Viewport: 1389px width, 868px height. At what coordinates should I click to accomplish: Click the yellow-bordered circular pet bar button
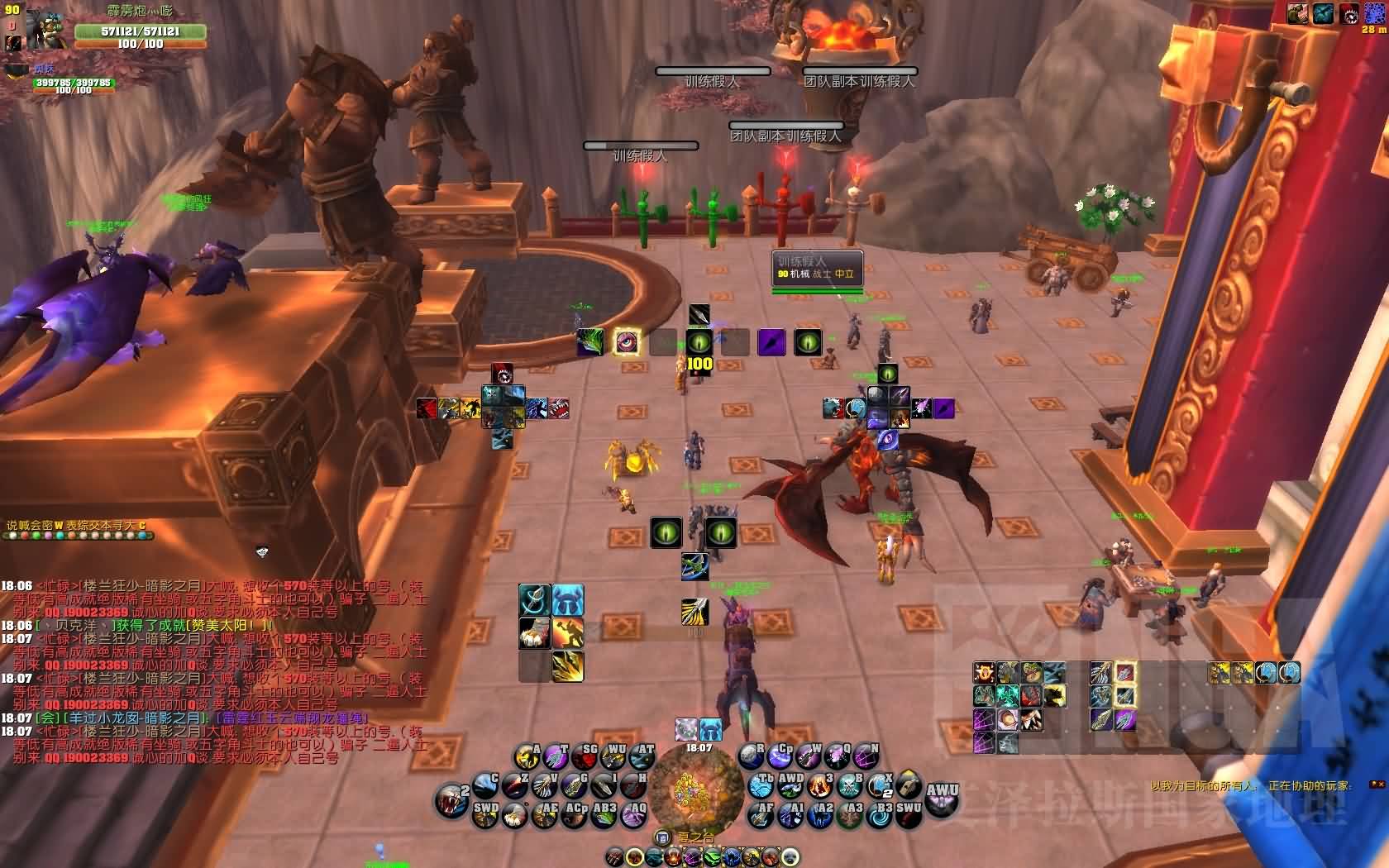pyautogui.click(x=635, y=856)
